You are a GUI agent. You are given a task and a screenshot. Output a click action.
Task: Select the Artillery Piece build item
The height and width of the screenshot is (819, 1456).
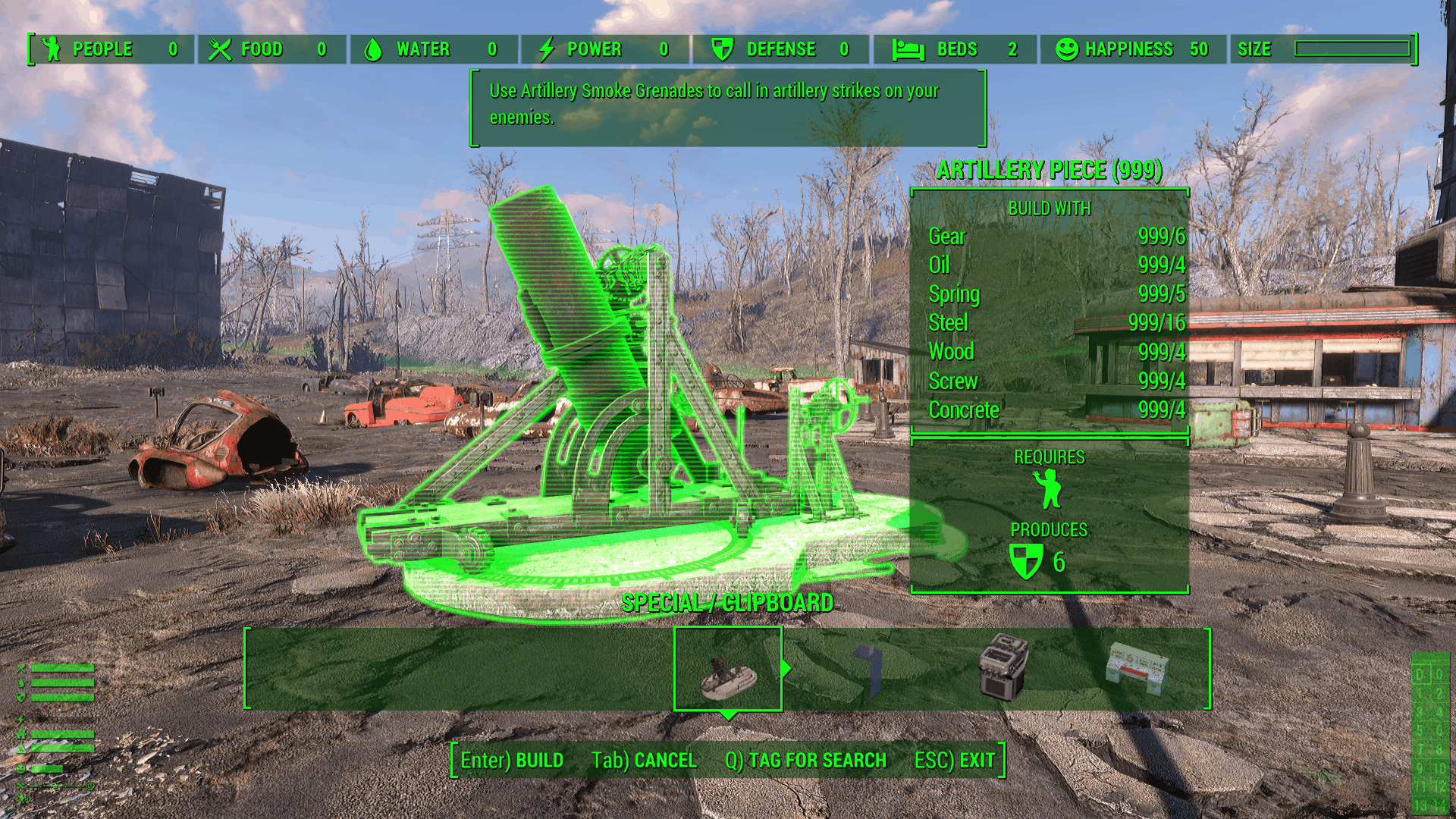728,670
